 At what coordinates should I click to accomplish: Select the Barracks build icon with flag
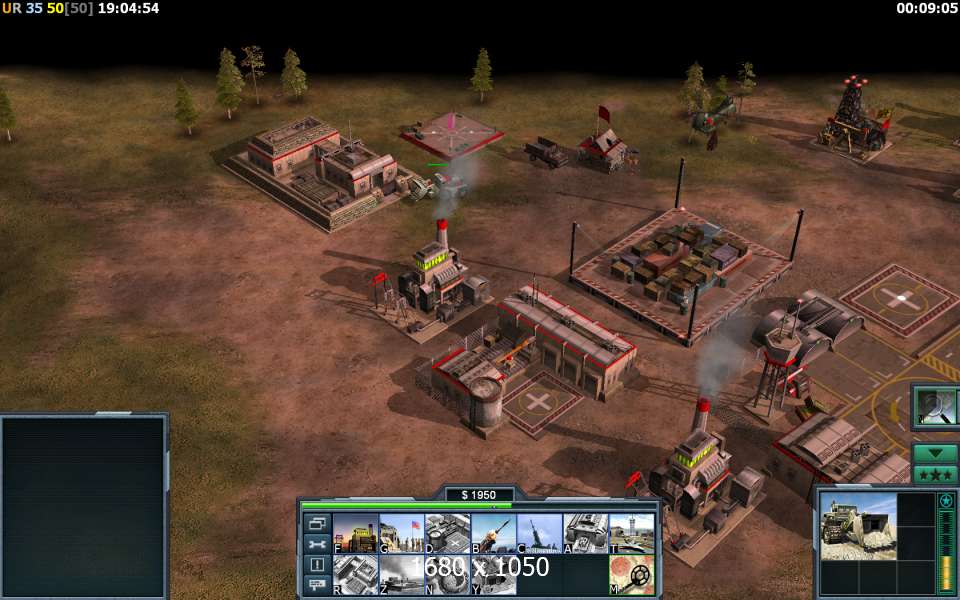[401, 533]
